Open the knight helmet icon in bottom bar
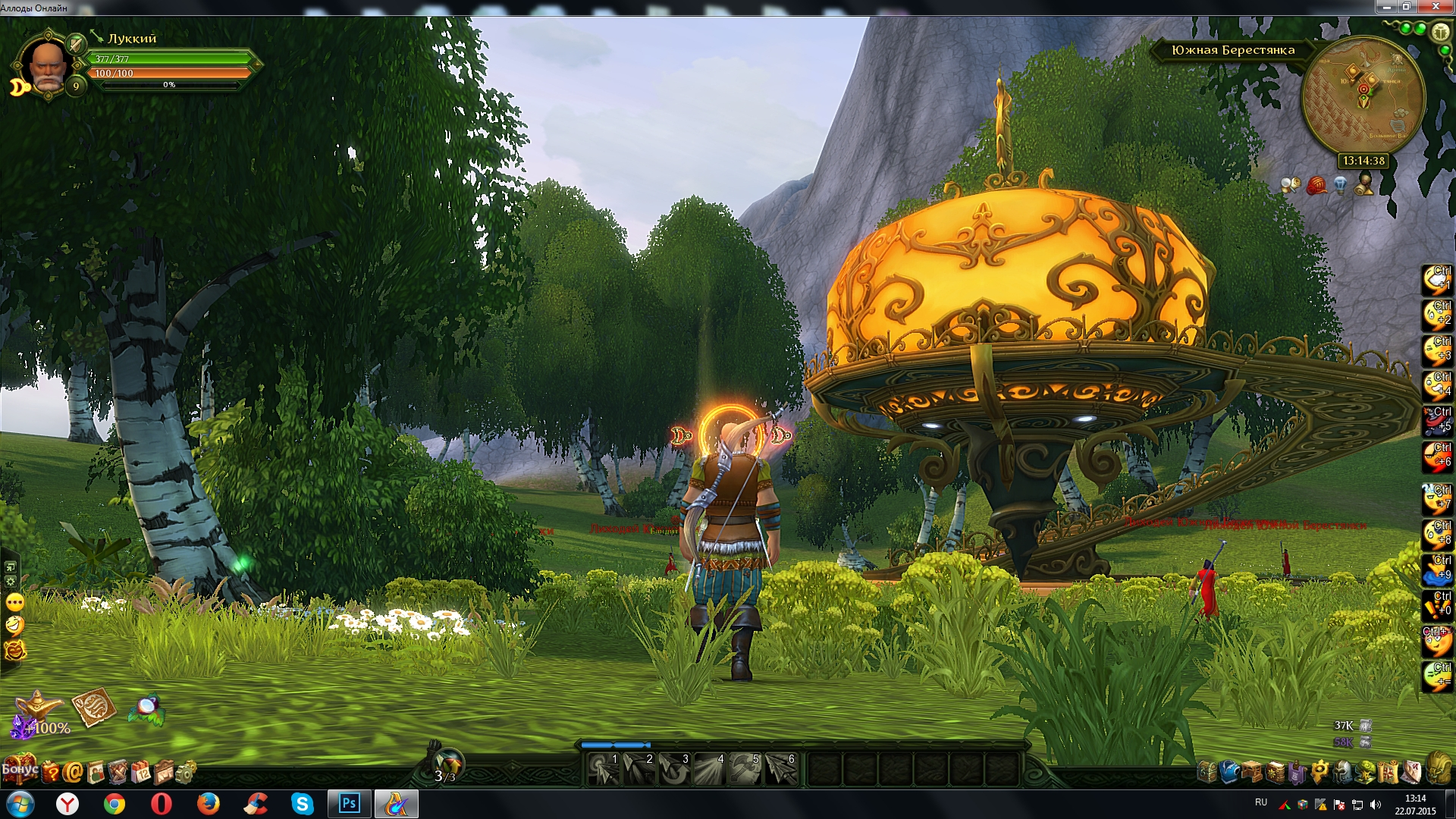1456x819 pixels. (1343, 772)
